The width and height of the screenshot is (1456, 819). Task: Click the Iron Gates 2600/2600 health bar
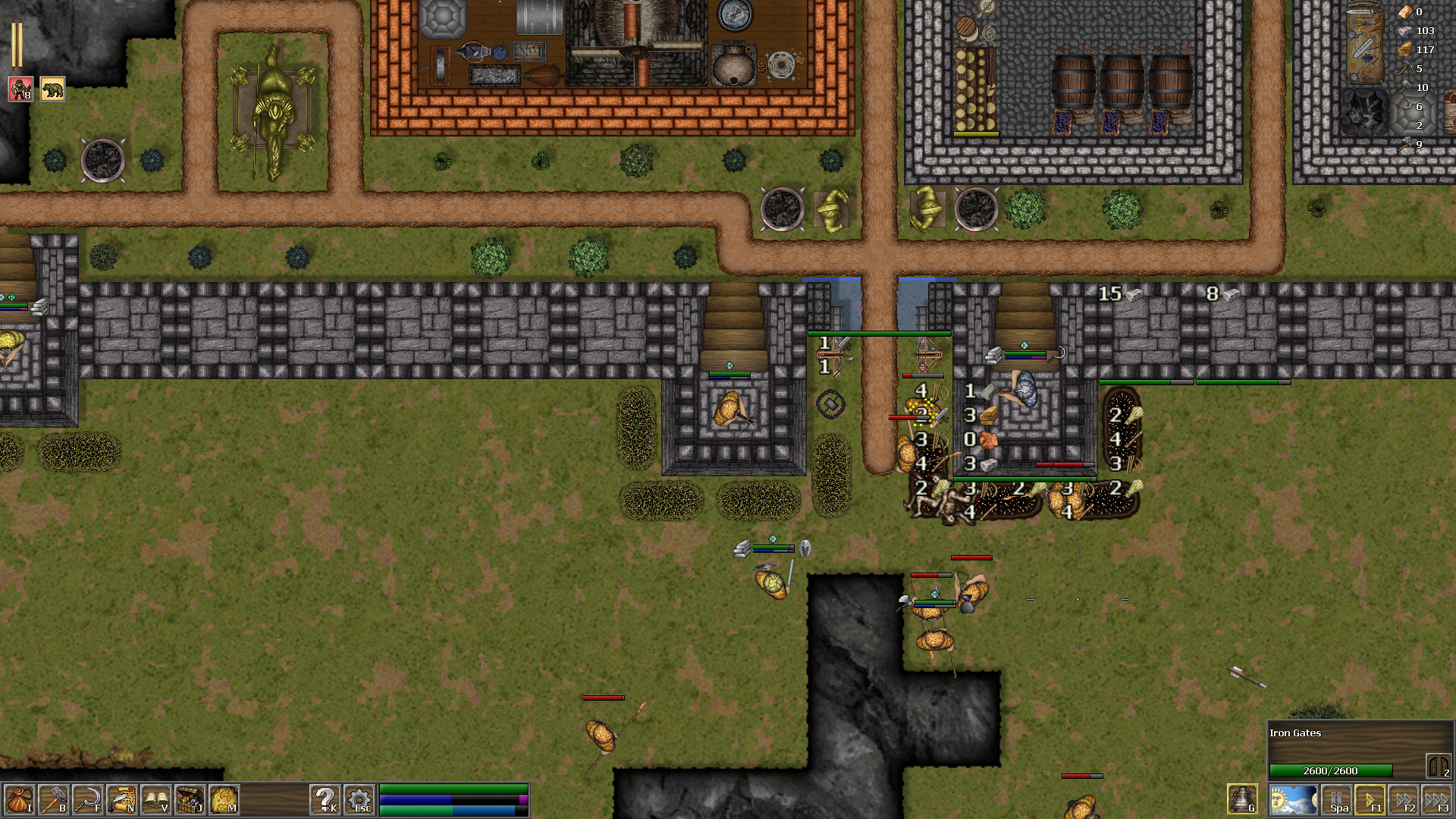(x=1331, y=769)
